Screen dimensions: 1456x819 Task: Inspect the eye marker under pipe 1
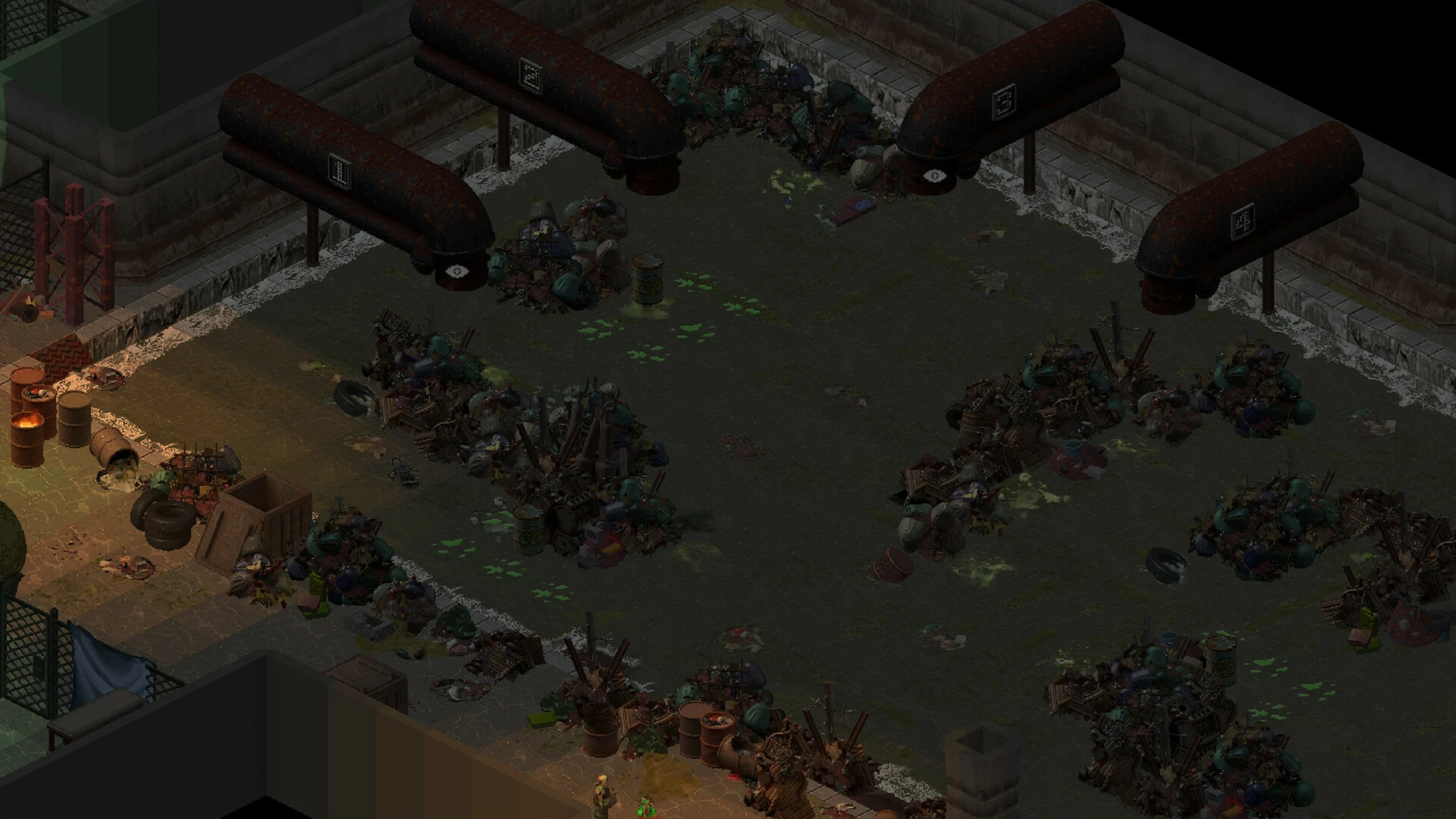pos(456,271)
